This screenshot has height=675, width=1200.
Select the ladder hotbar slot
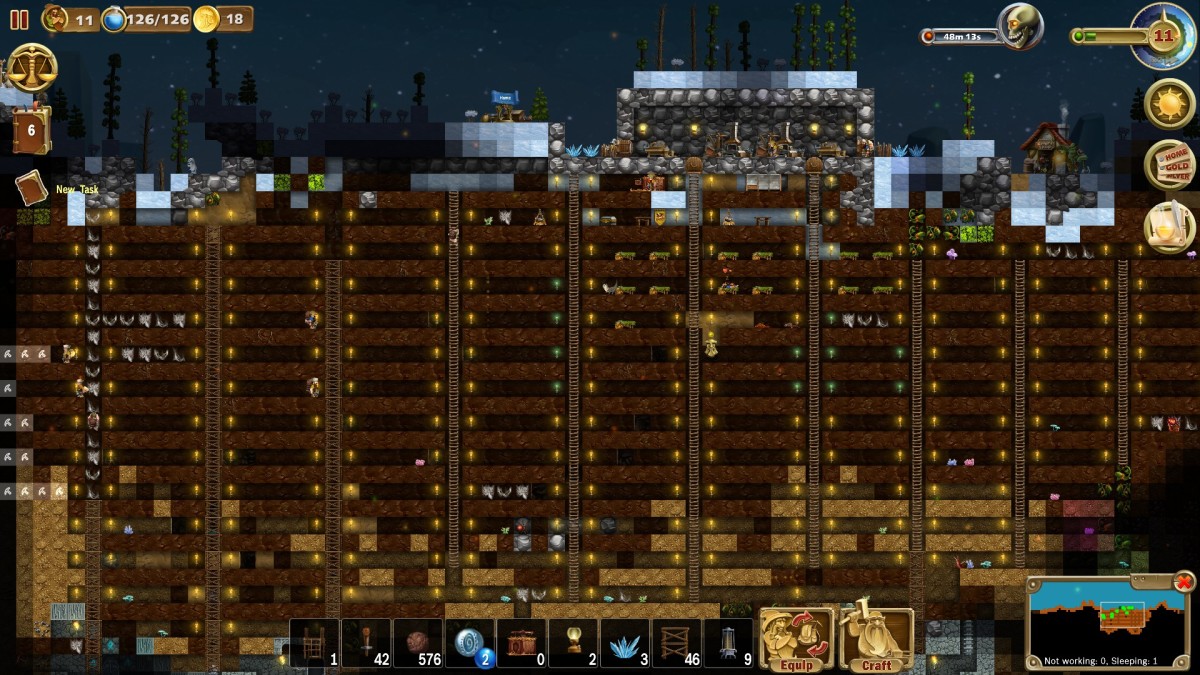click(x=315, y=643)
